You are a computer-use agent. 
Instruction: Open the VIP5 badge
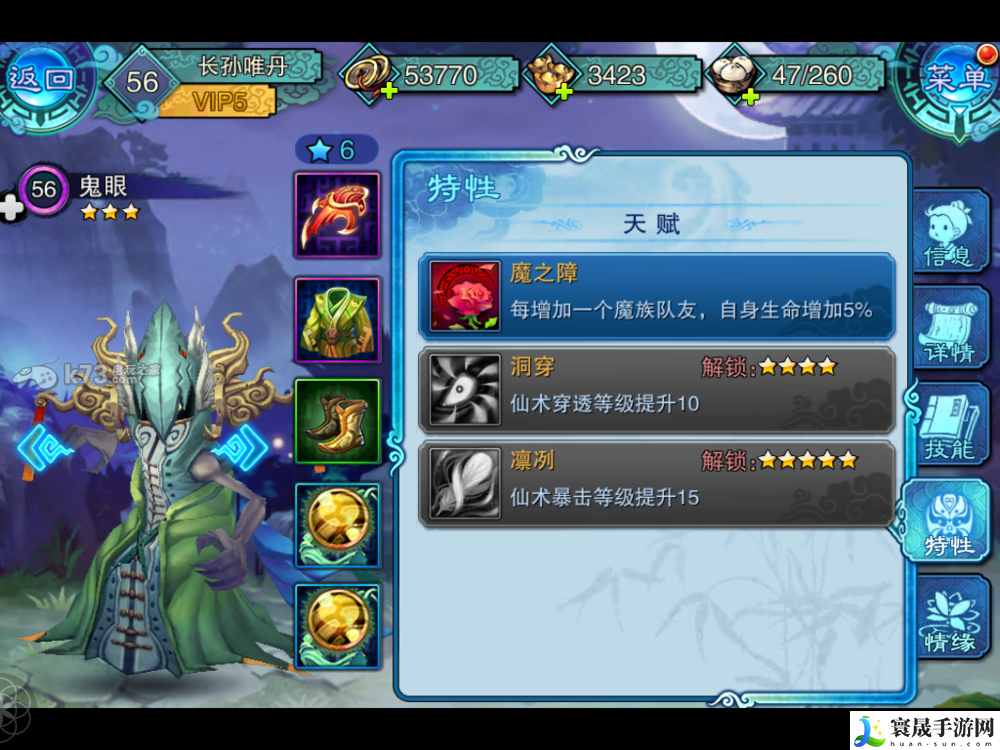[x=216, y=99]
